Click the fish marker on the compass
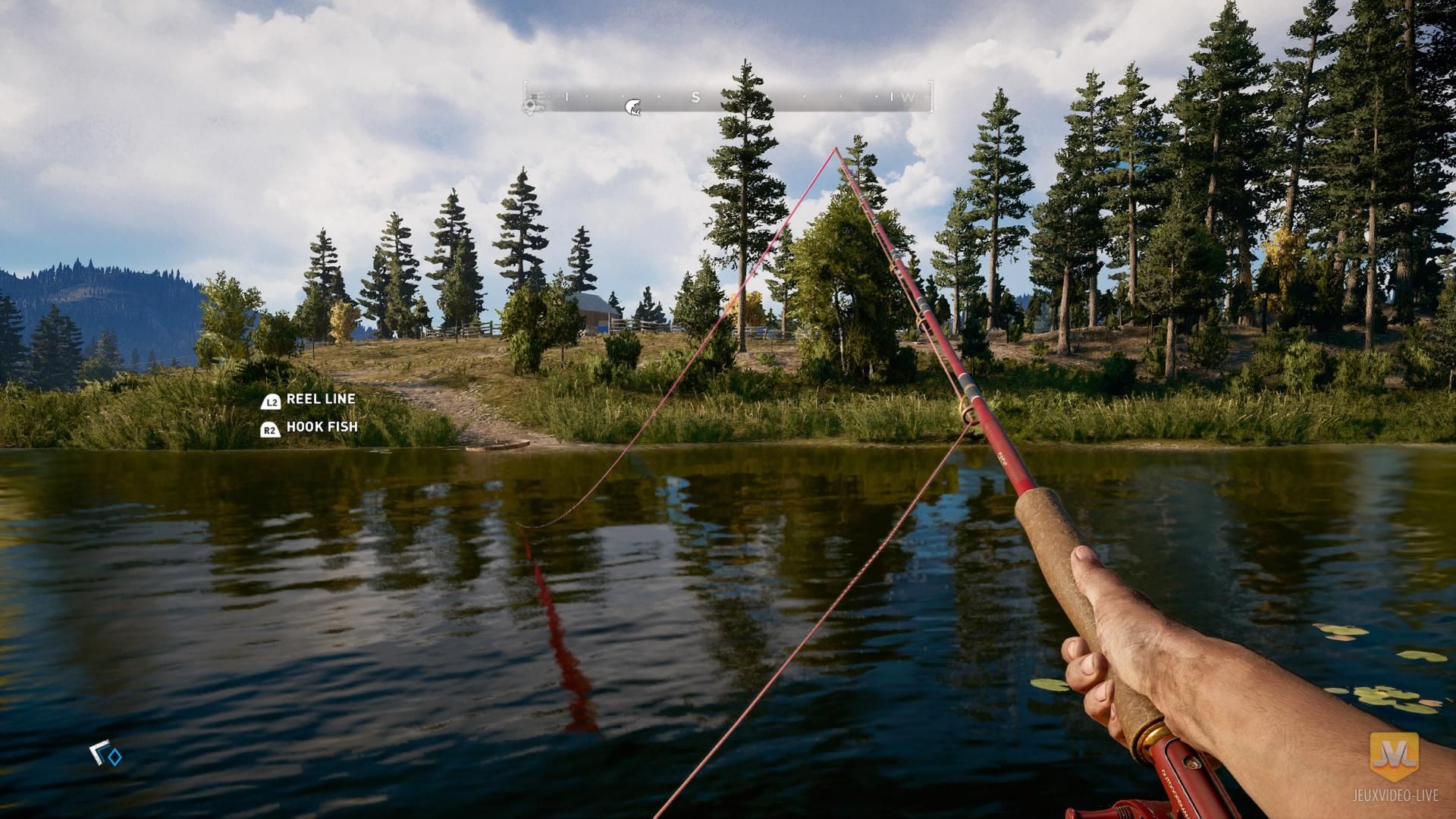The height and width of the screenshot is (819, 1456). pos(632,107)
